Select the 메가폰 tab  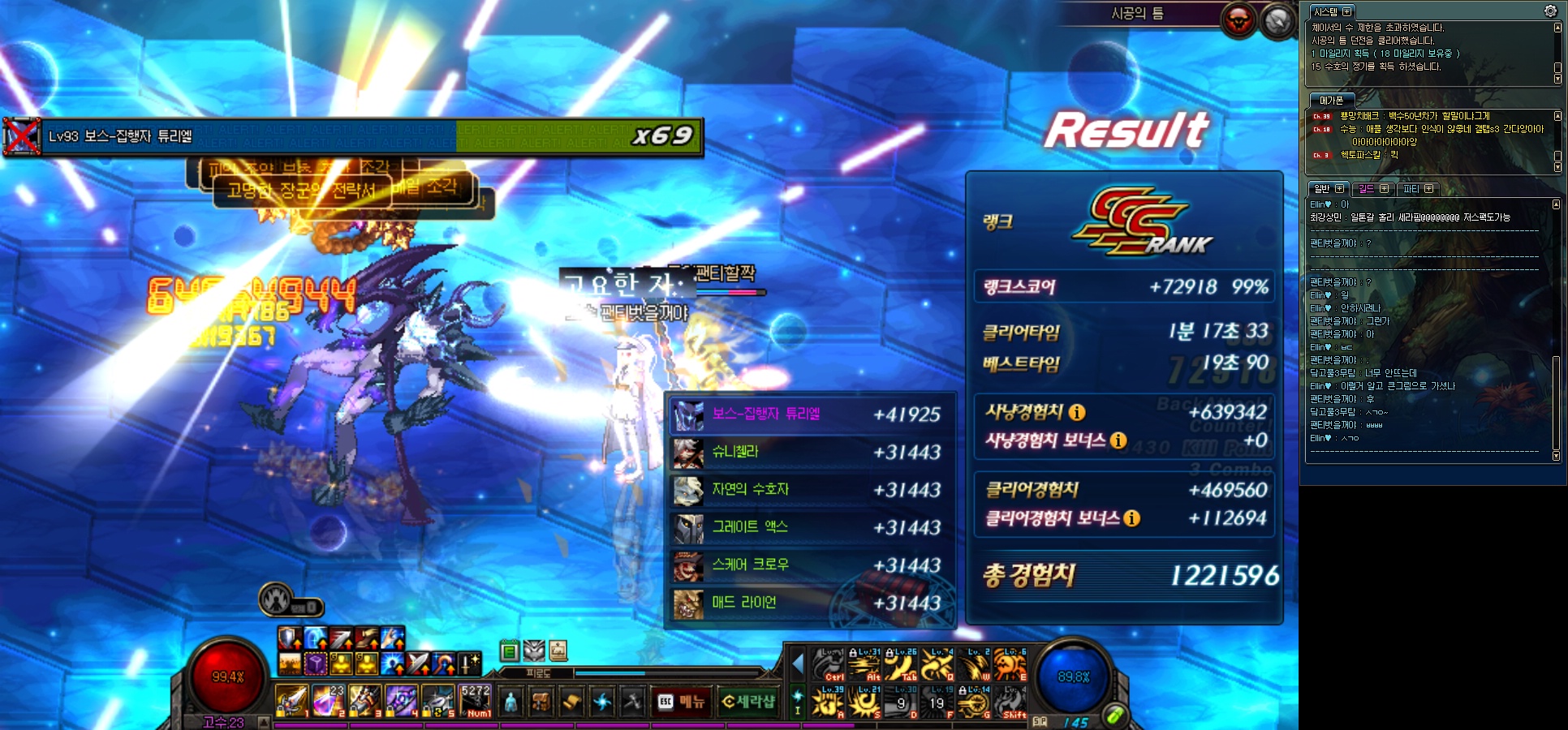click(1331, 101)
